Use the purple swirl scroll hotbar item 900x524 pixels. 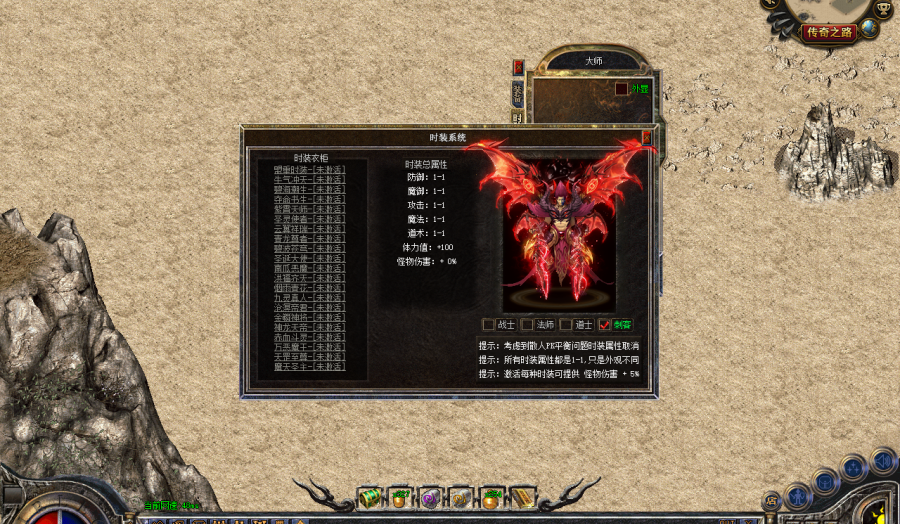click(x=431, y=497)
